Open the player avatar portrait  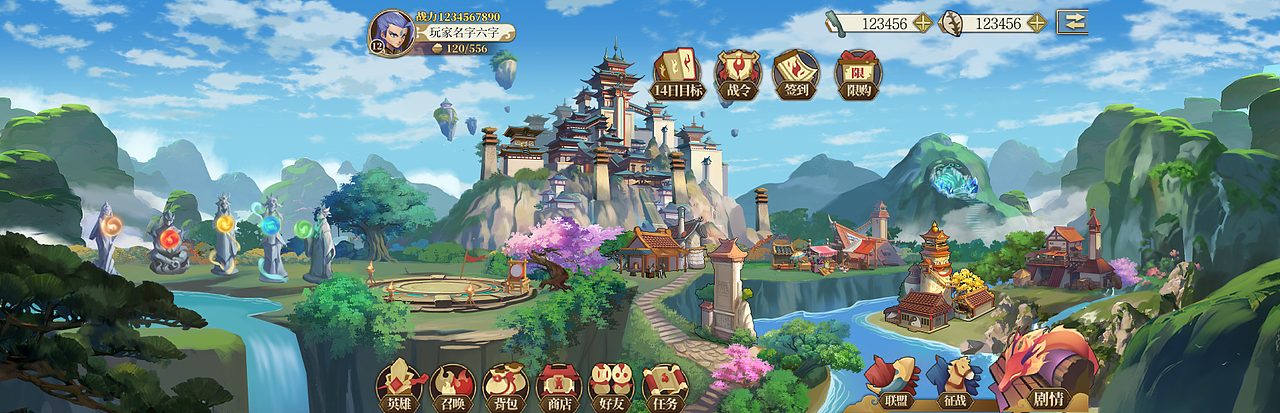point(391,33)
